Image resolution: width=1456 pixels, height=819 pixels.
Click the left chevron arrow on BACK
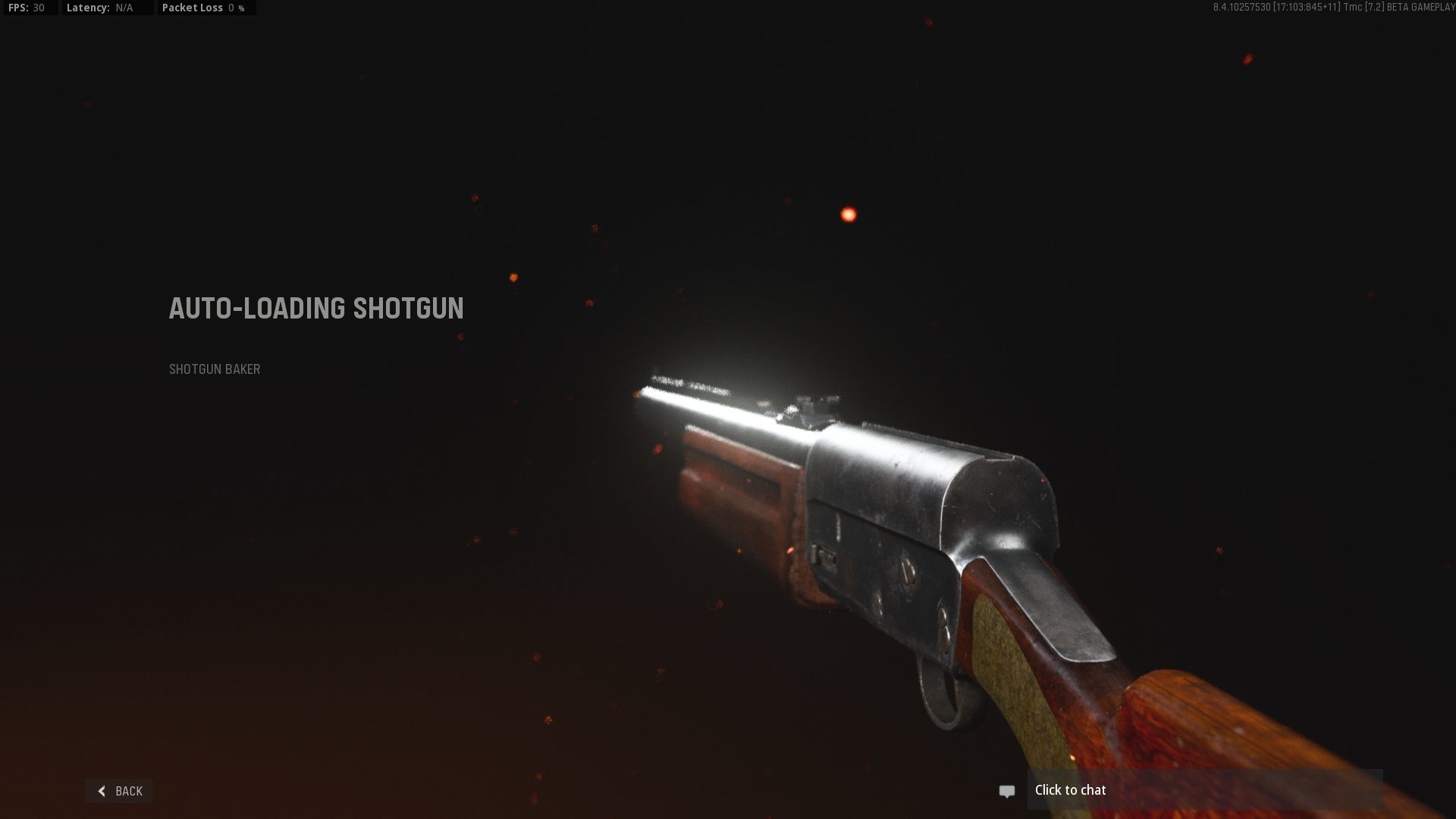pyautogui.click(x=102, y=791)
